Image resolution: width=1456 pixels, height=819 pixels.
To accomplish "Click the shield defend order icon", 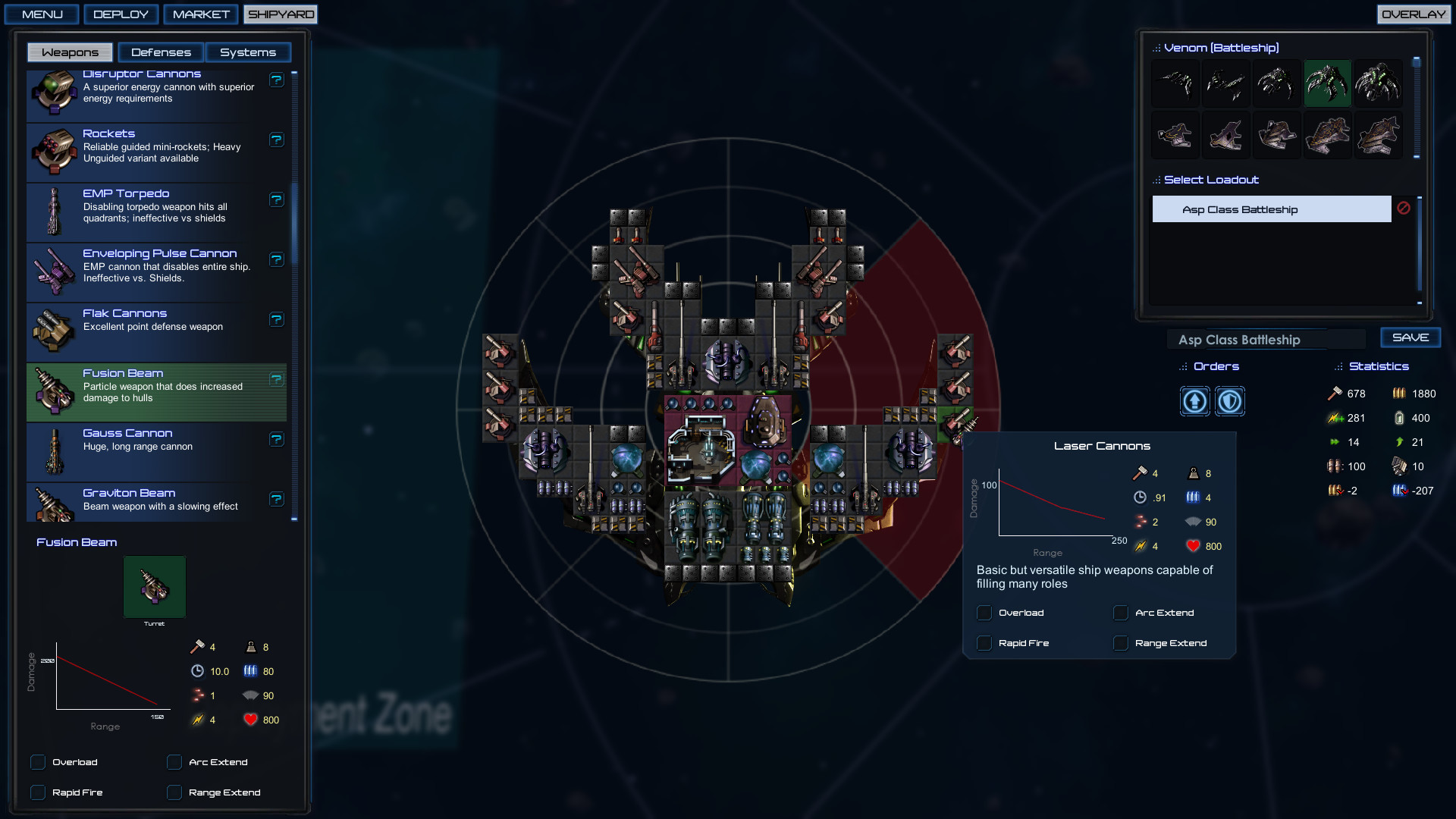I will coord(1229,401).
